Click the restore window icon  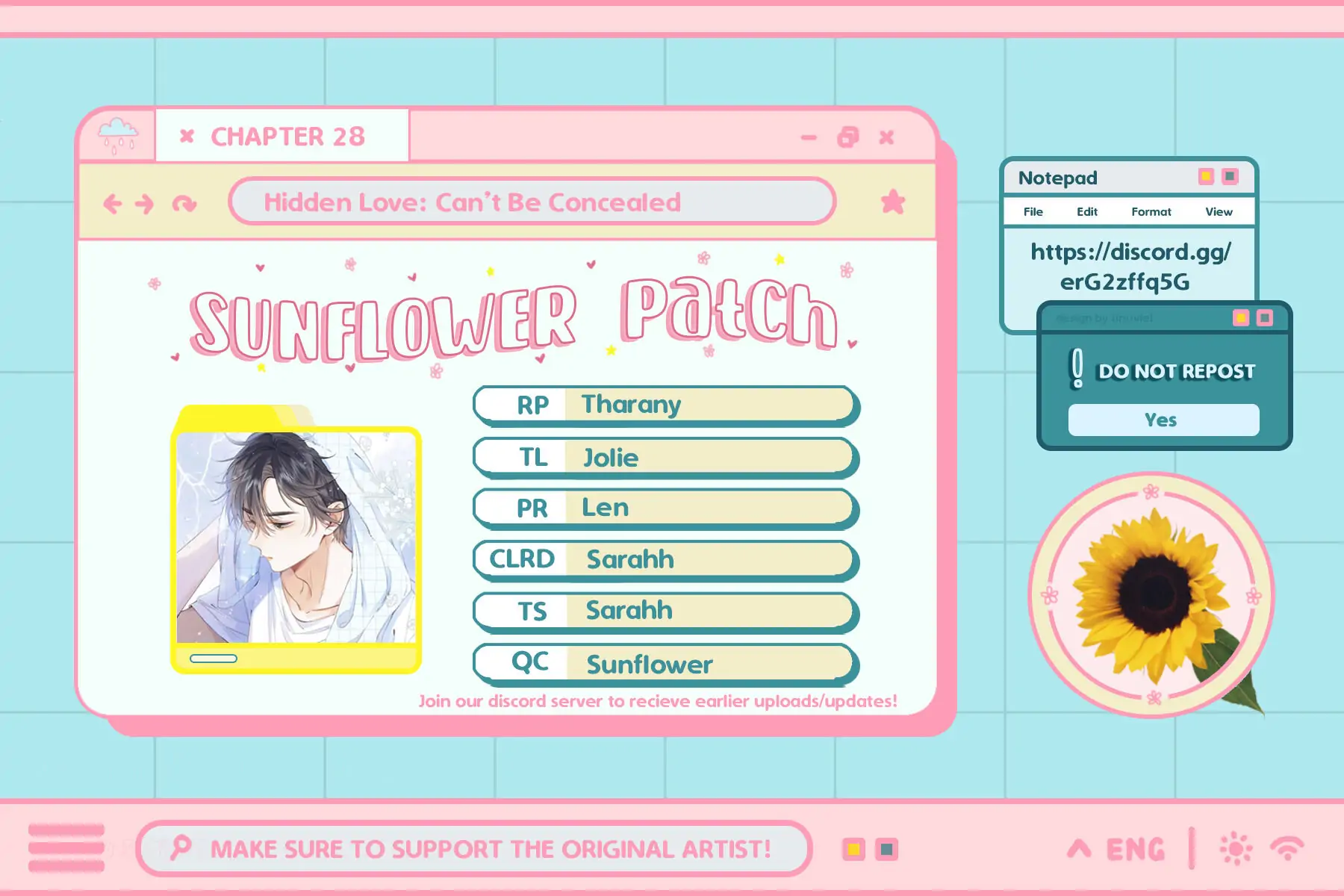(848, 137)
